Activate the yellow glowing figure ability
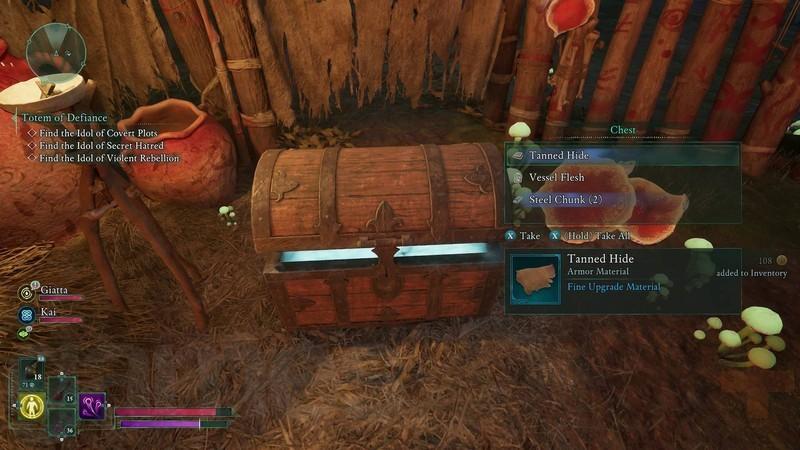Image resolution: width=800 pixels, height=450 pixels. coord(32,405)
